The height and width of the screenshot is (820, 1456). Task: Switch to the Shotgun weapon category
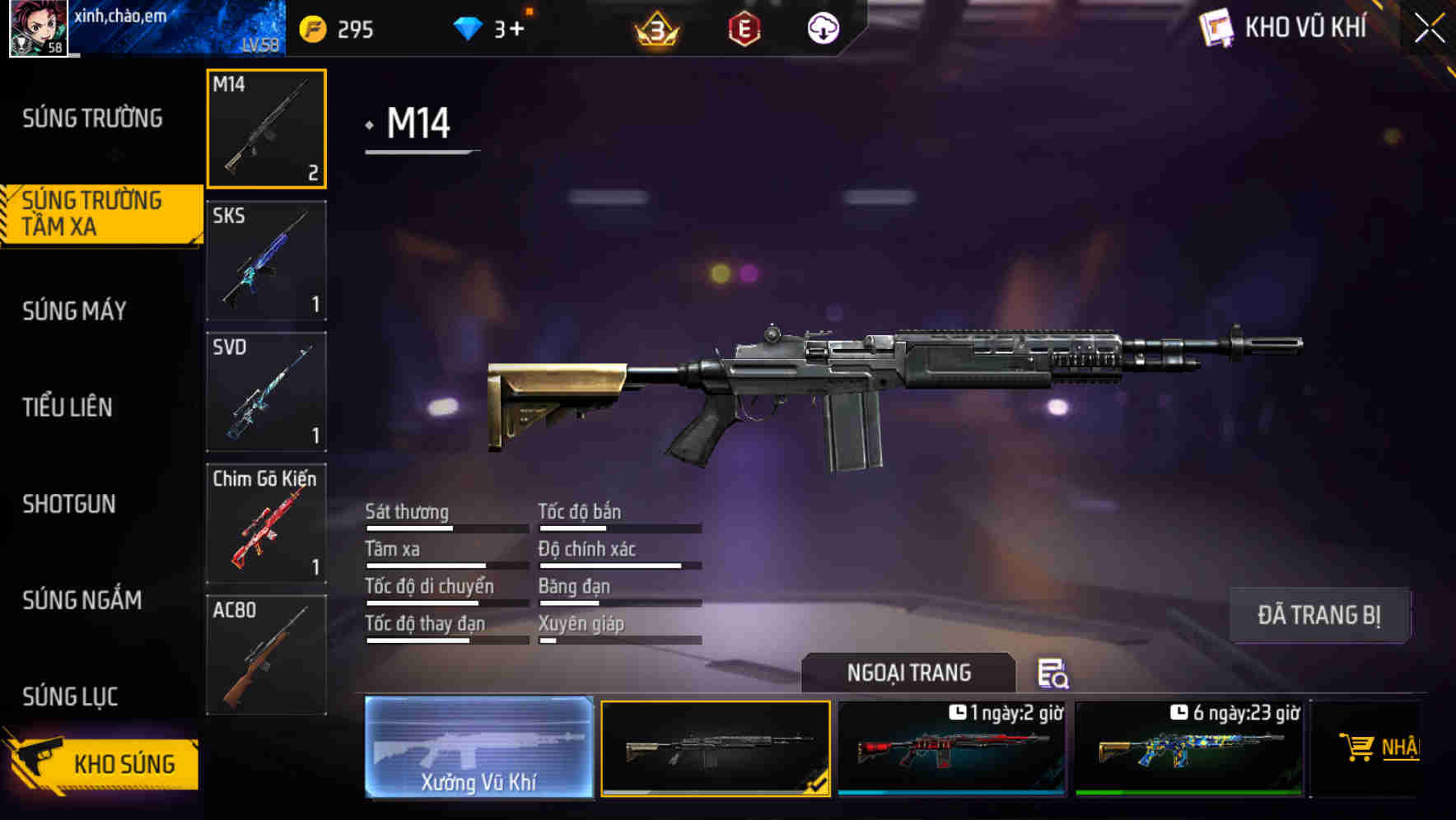coord(69,504)
